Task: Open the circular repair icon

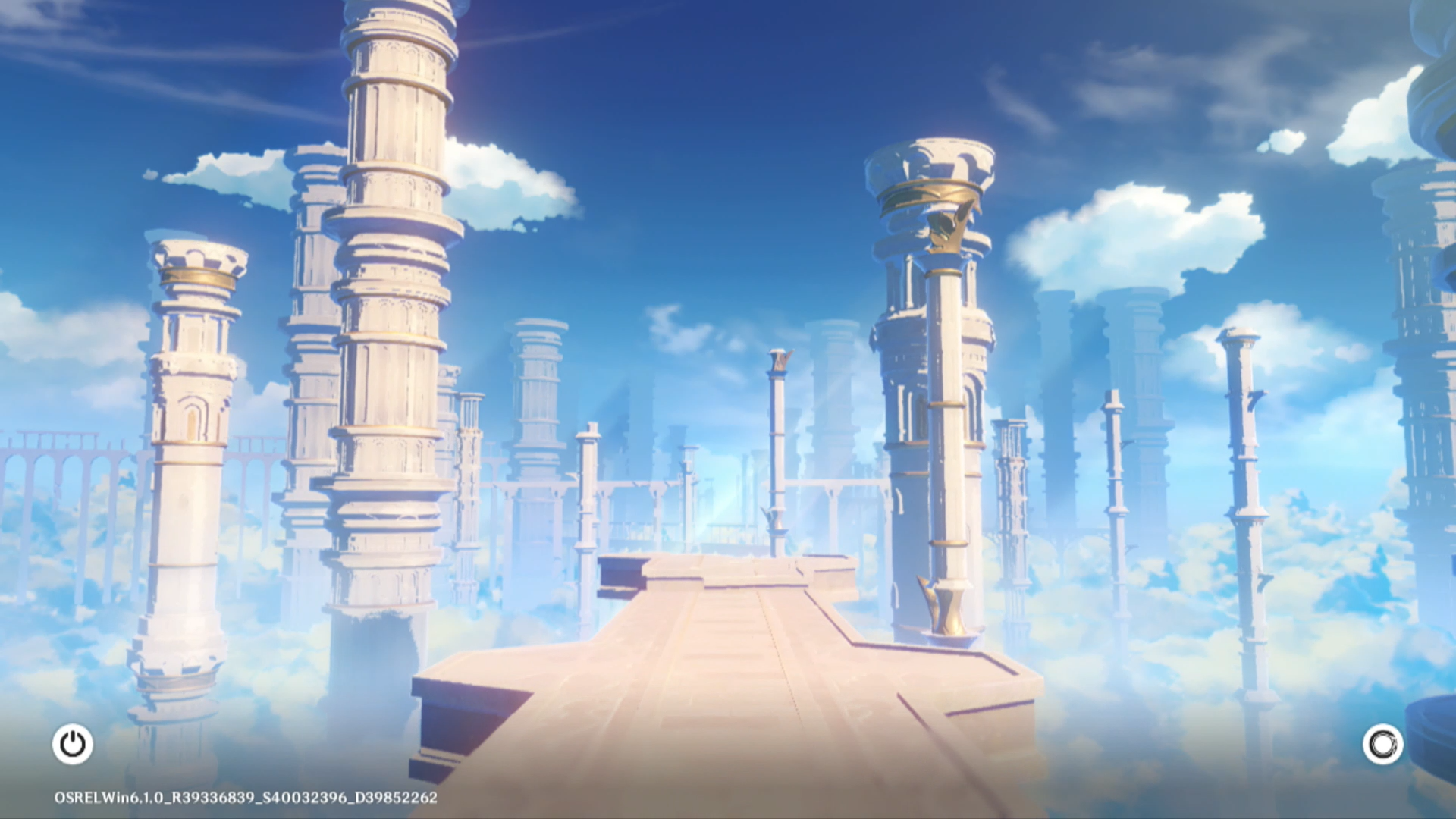Action: tap(1382, 744)
